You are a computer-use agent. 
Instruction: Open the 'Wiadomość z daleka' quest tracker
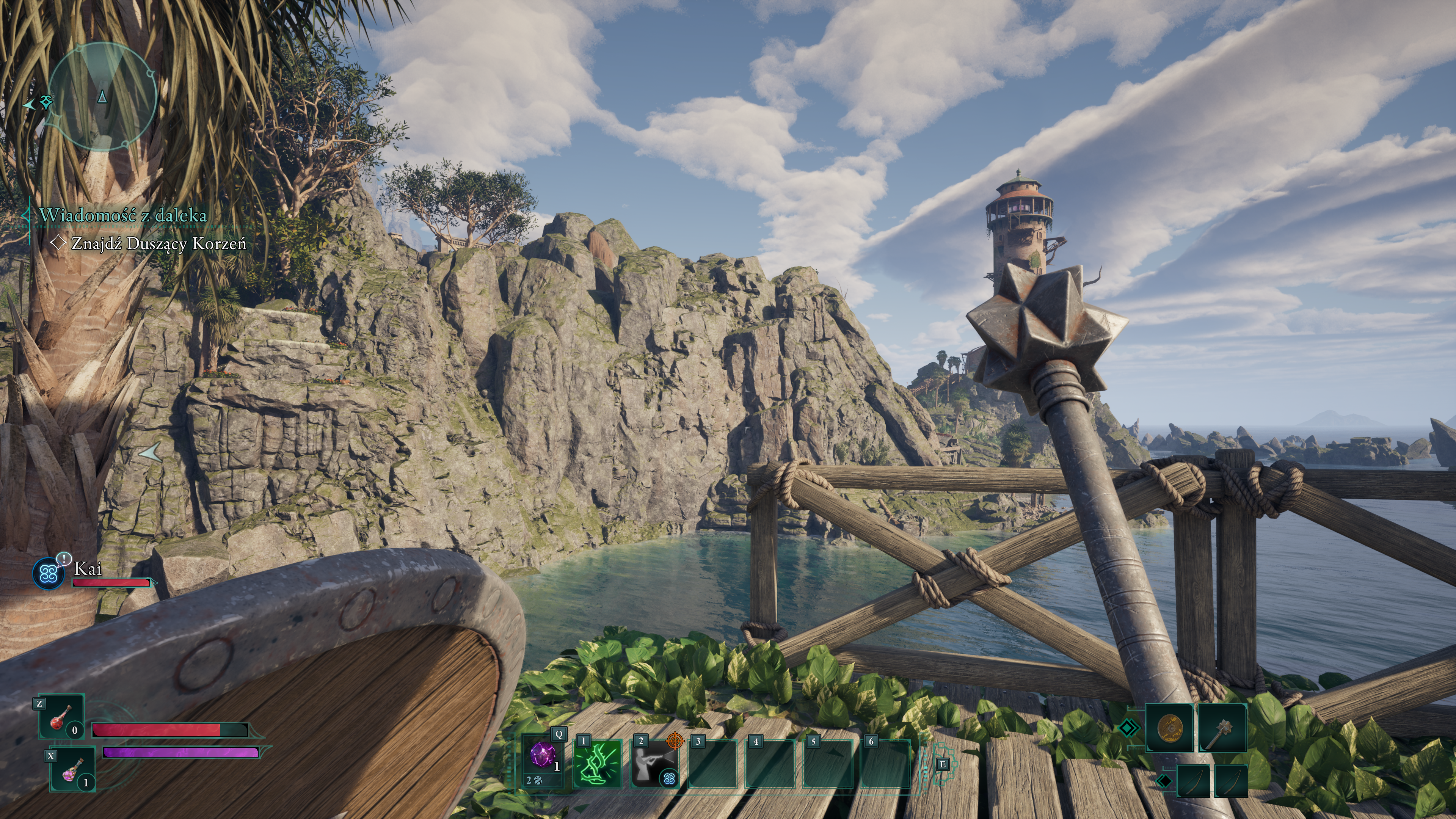coord(122,215)
